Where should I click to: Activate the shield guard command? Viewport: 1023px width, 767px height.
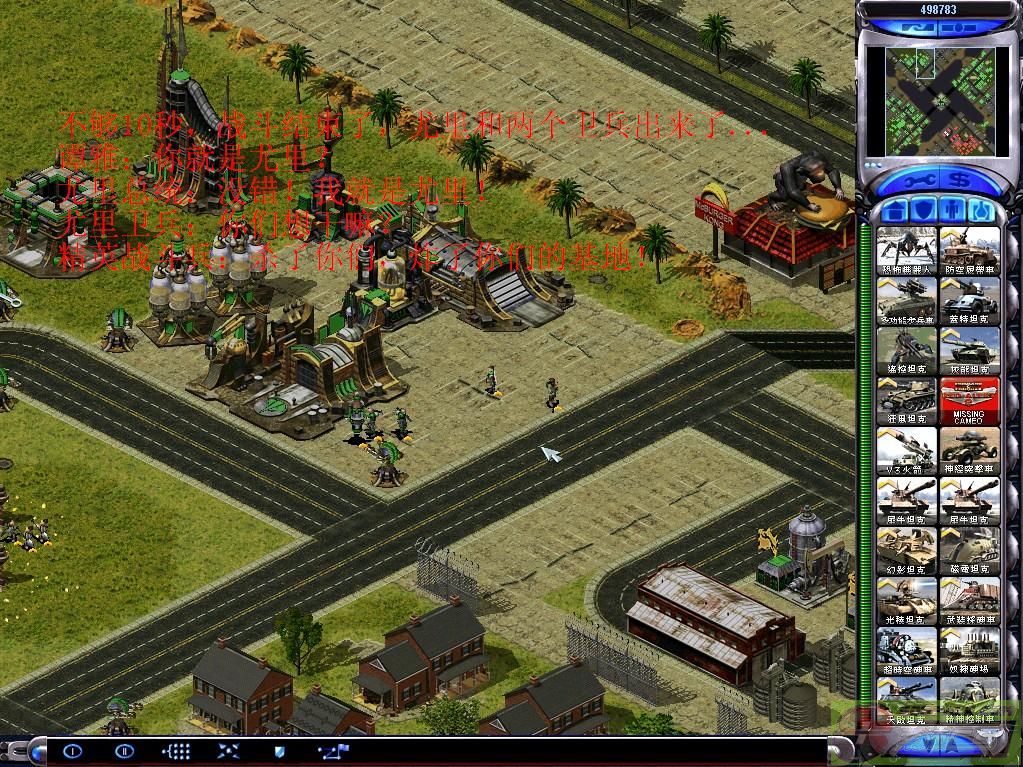click(279, 750)
